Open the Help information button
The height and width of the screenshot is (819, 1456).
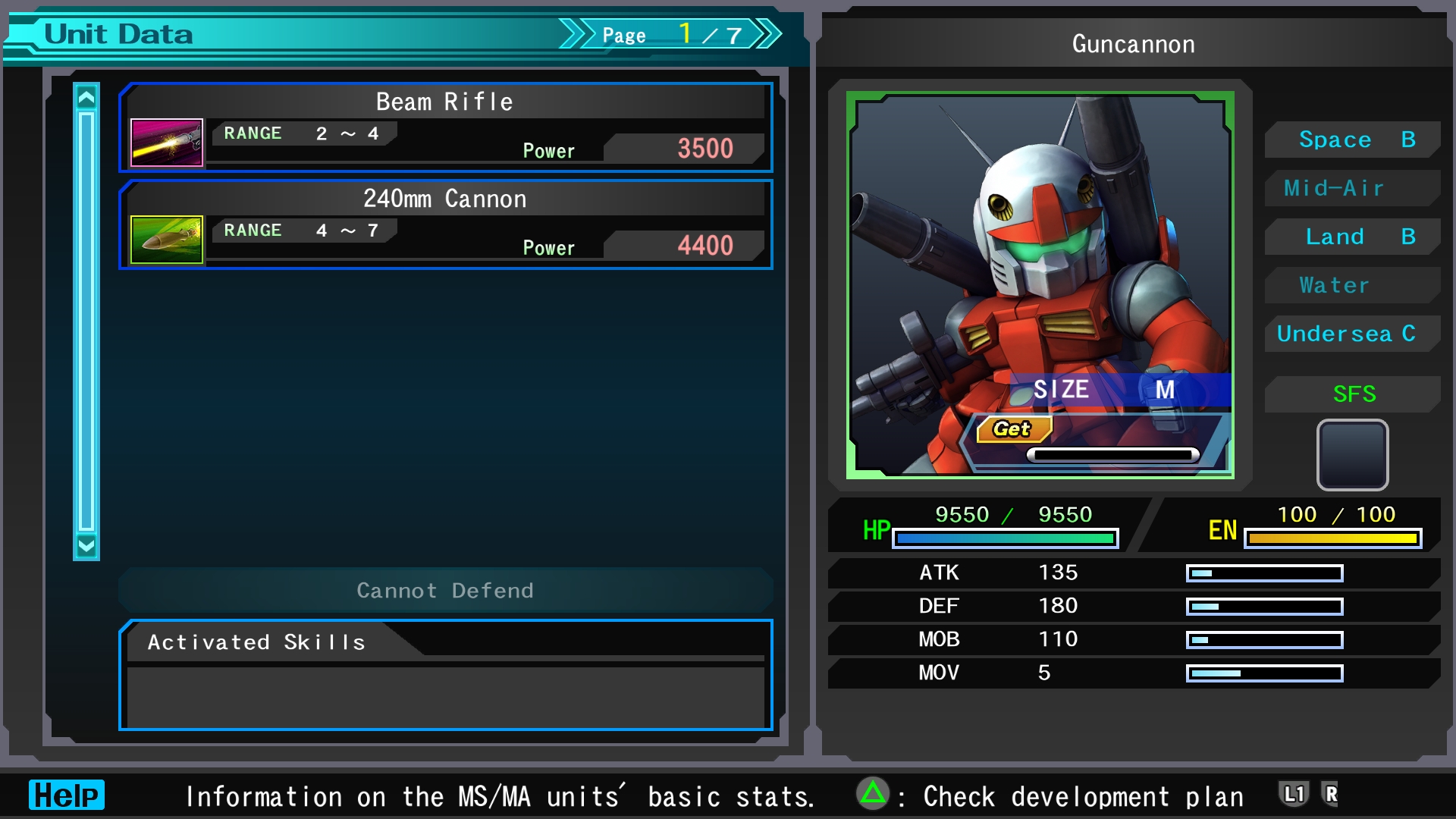point(67,795)
